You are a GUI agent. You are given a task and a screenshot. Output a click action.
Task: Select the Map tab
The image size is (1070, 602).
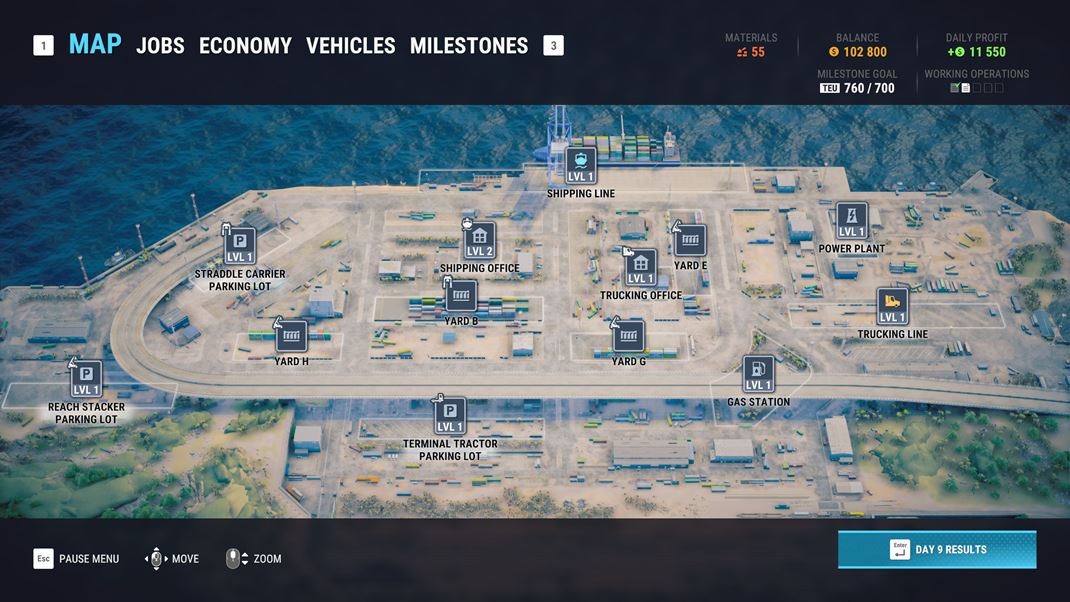[x=95, y=45]
